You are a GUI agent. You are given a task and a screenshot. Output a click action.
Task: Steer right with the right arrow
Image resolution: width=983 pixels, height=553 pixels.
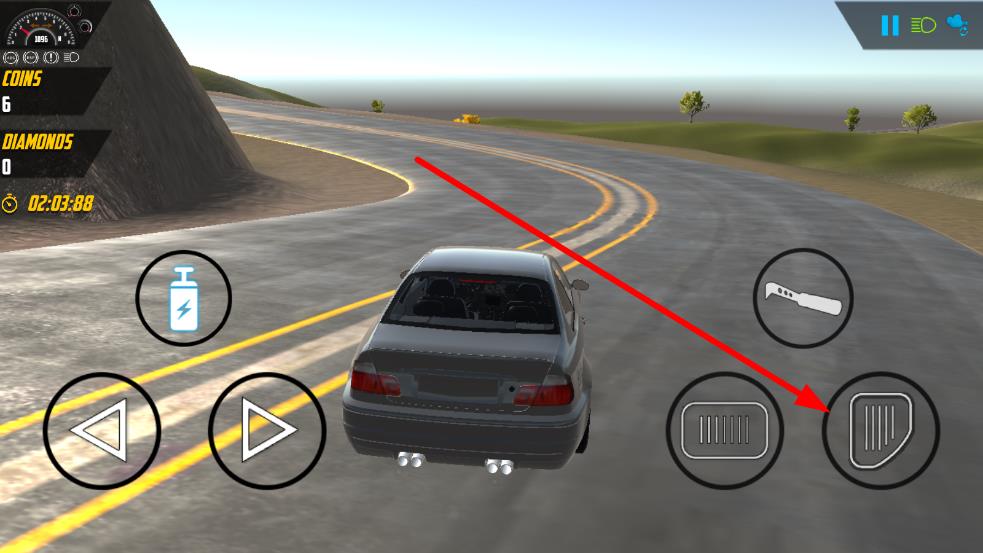pyautogui.click(x=267, y=431)
